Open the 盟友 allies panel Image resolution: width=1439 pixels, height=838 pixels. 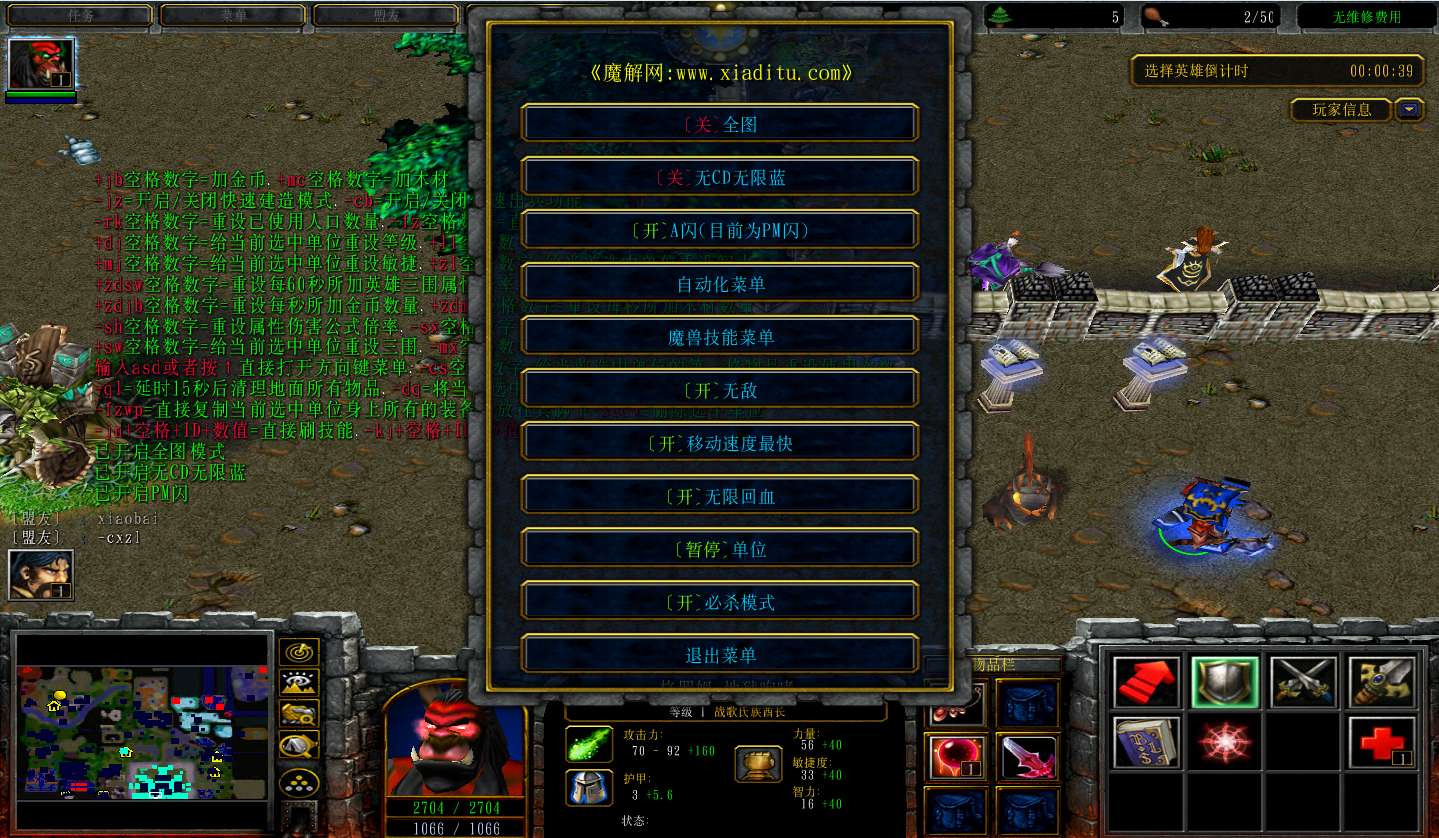point(385,15)
